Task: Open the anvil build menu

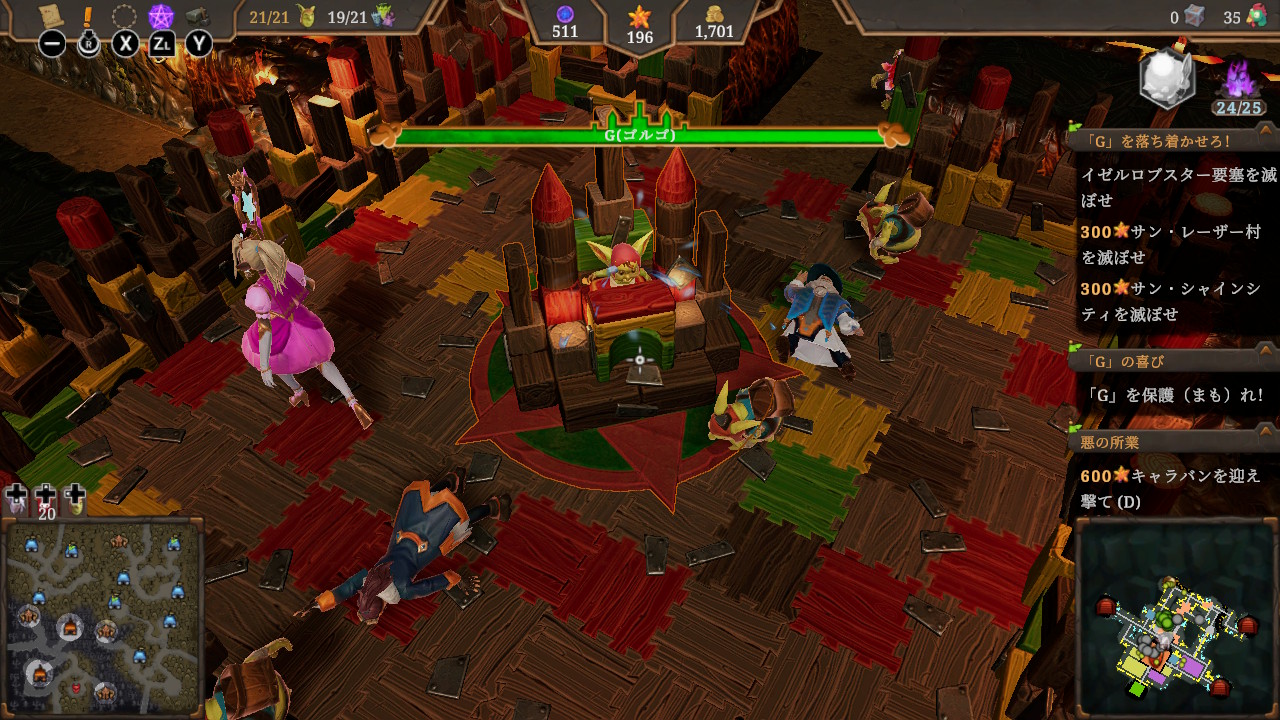Action: tap(198, 16)
